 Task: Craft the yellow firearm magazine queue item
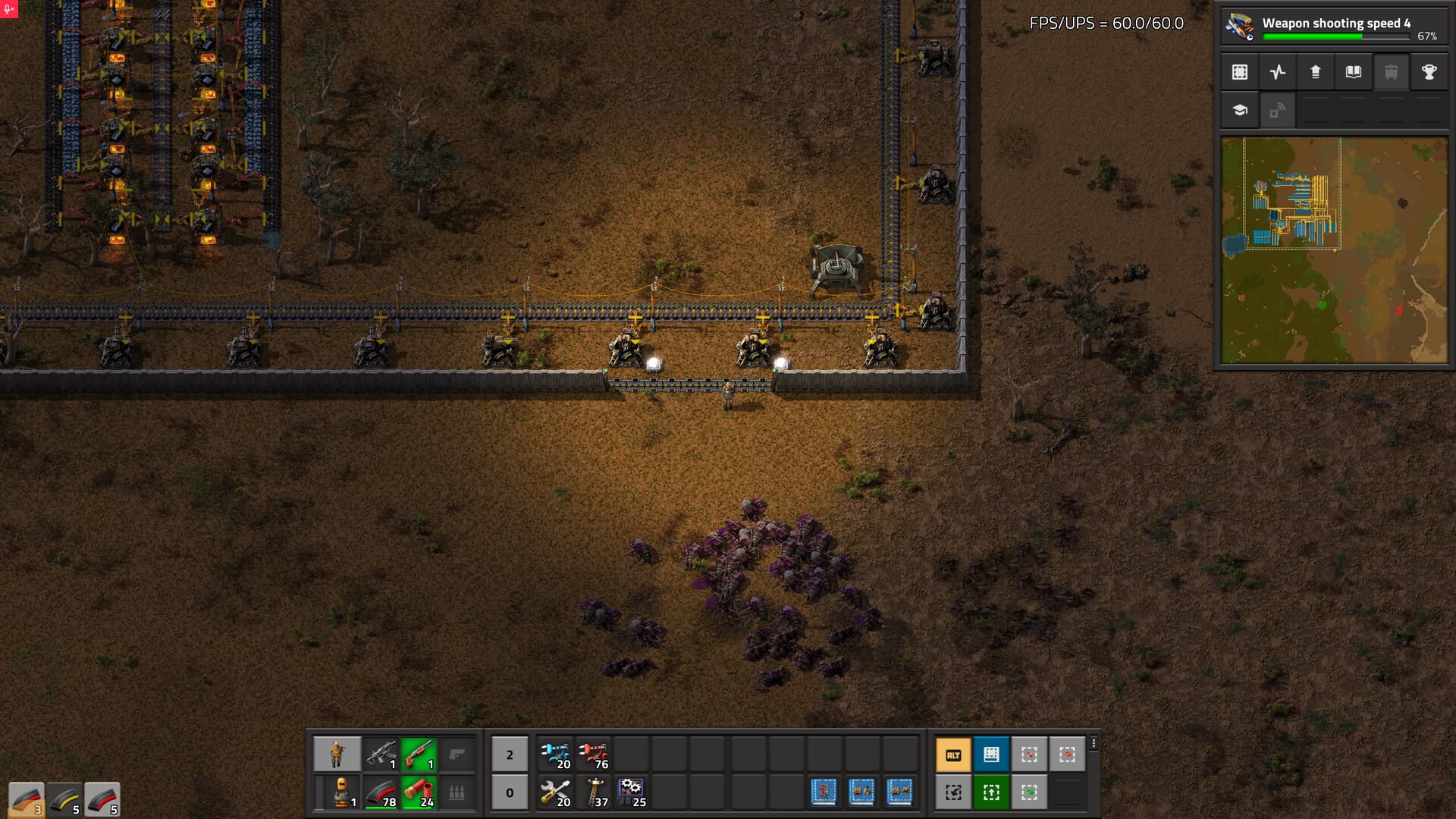(64, 799)
